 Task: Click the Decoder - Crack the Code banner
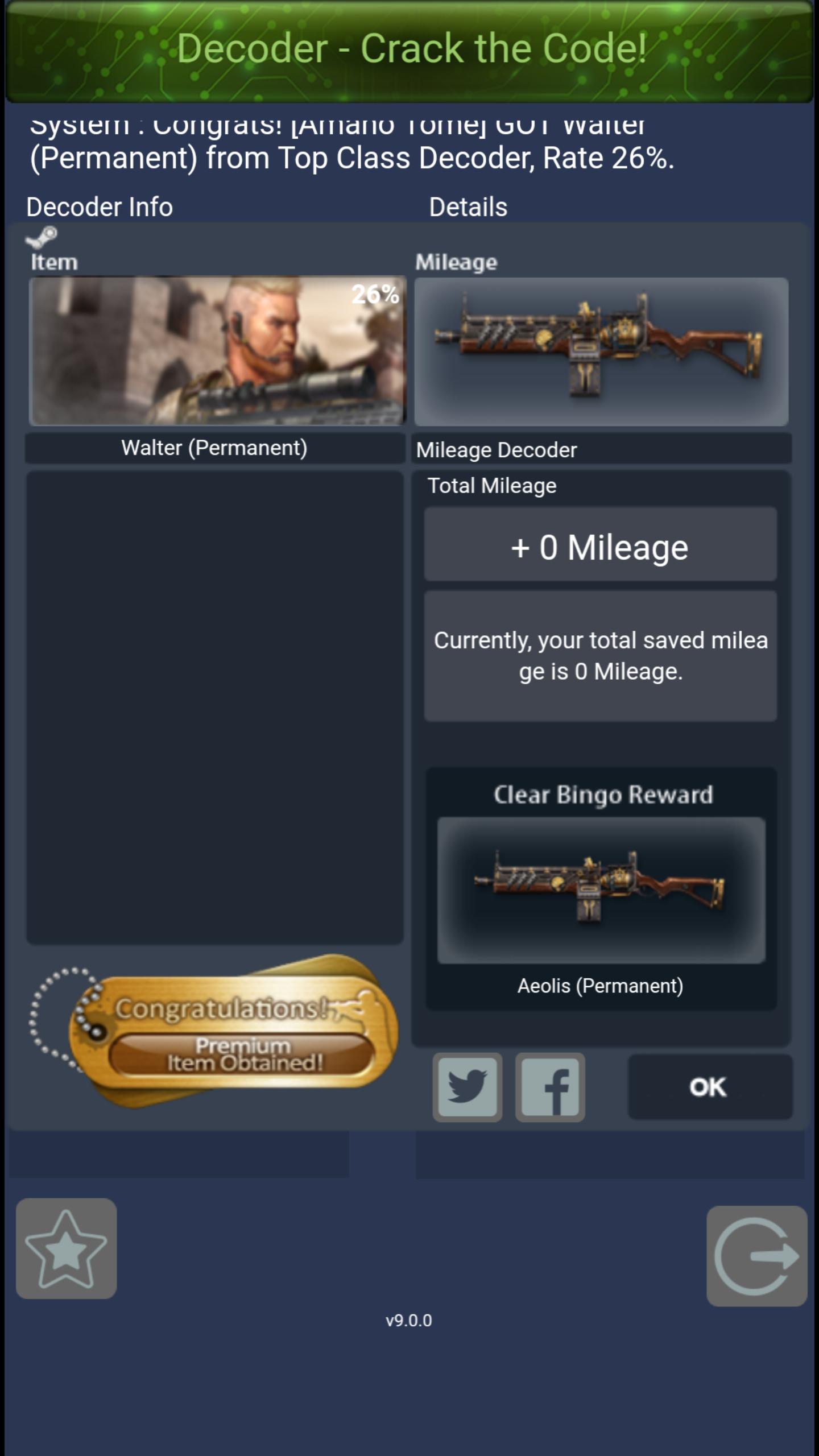coord(409,50)
